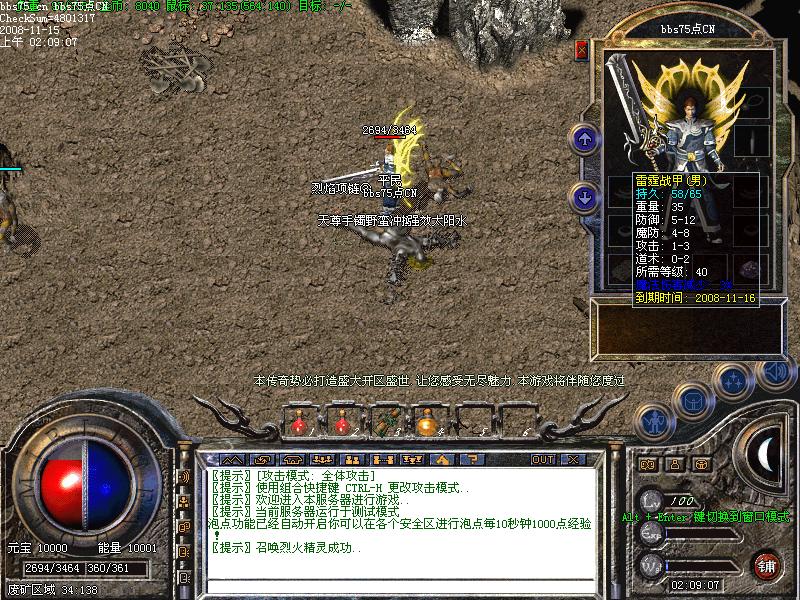Close the character equipment panel
The width and height of the screenshot is (800, 600).
point(582,50)
